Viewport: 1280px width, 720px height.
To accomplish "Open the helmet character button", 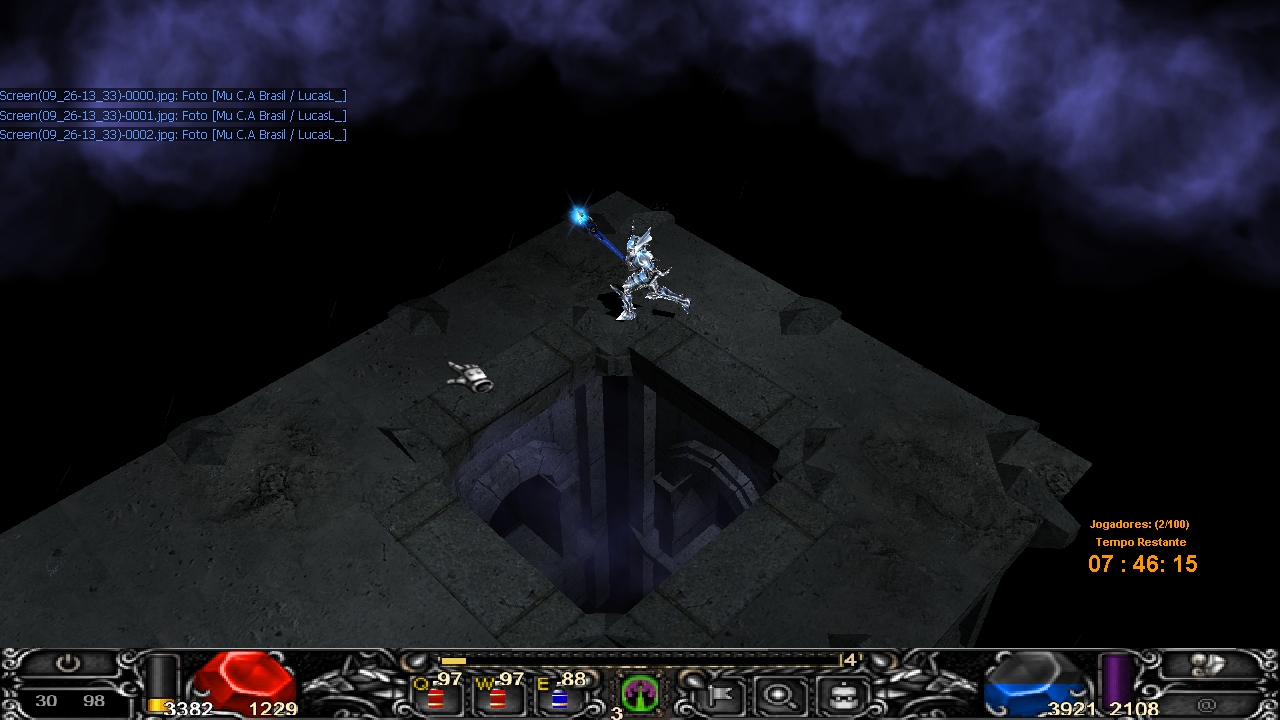I will coord(838,693).
